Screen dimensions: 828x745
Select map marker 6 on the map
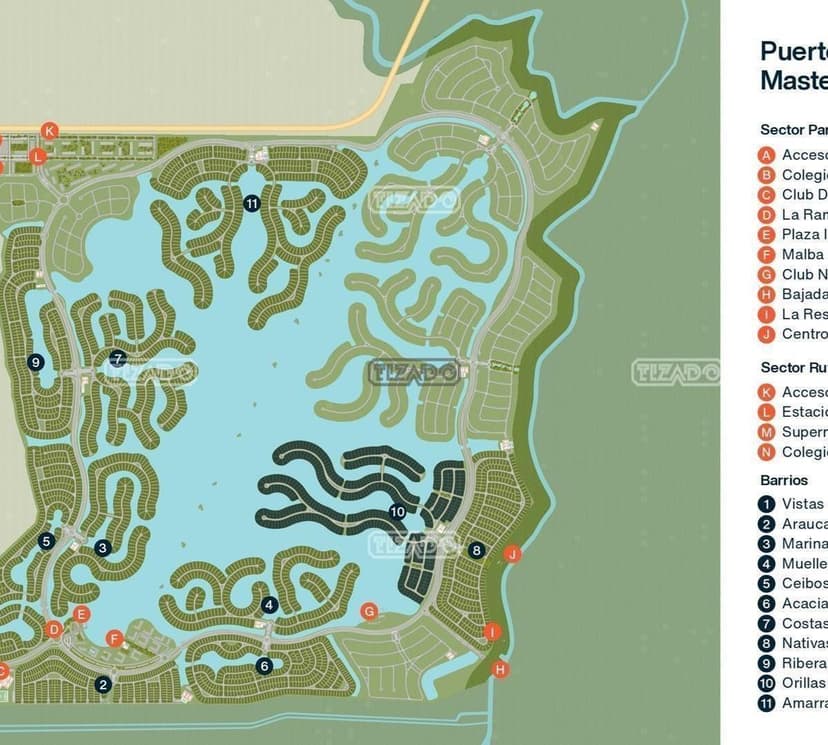coord(264,665)
